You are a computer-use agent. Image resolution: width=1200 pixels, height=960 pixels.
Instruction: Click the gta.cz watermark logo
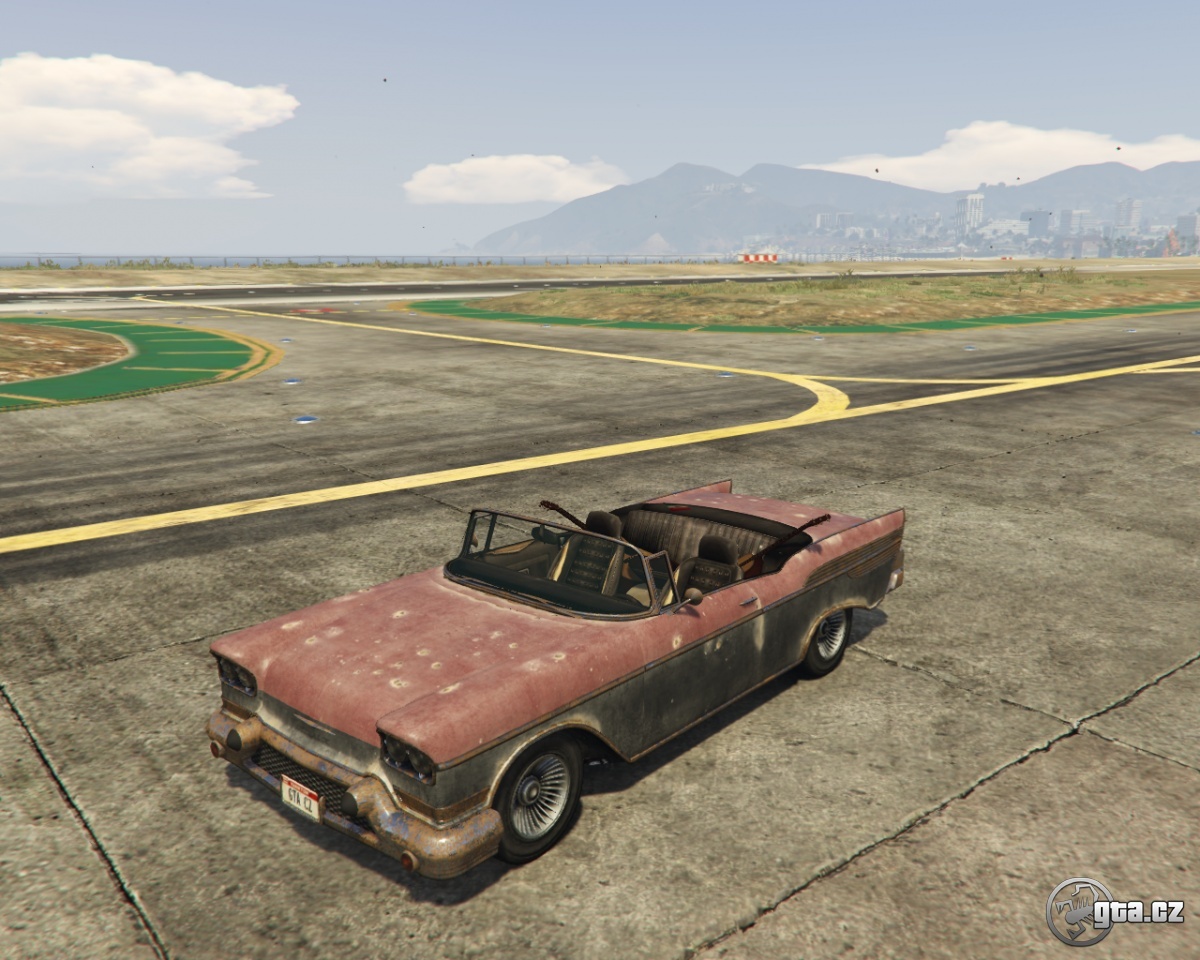(x=1114, y=911)
